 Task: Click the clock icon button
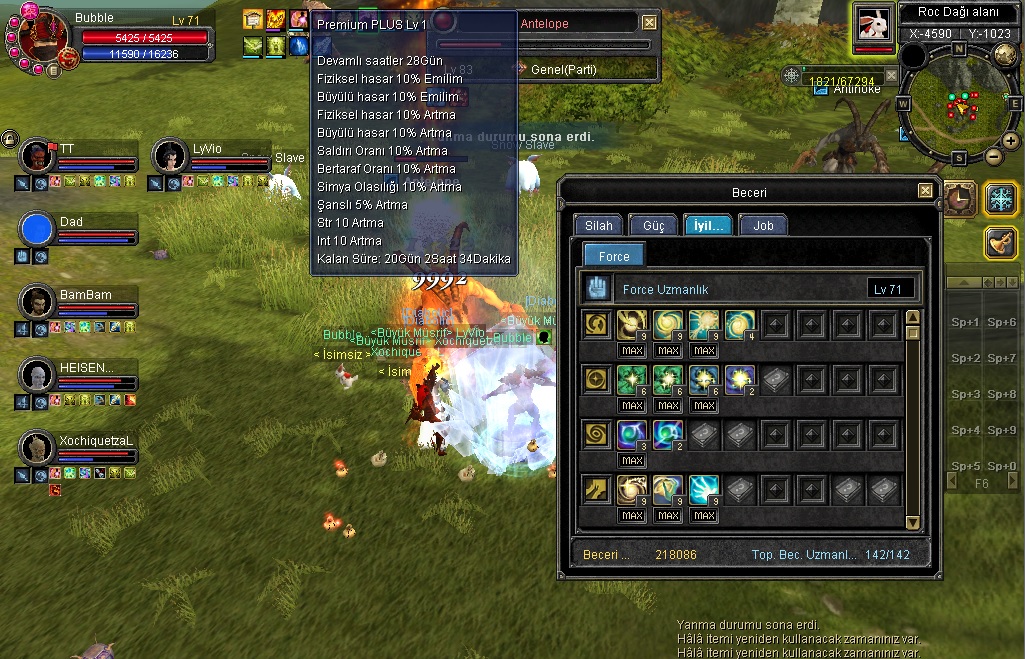click(x=959, y=198)
